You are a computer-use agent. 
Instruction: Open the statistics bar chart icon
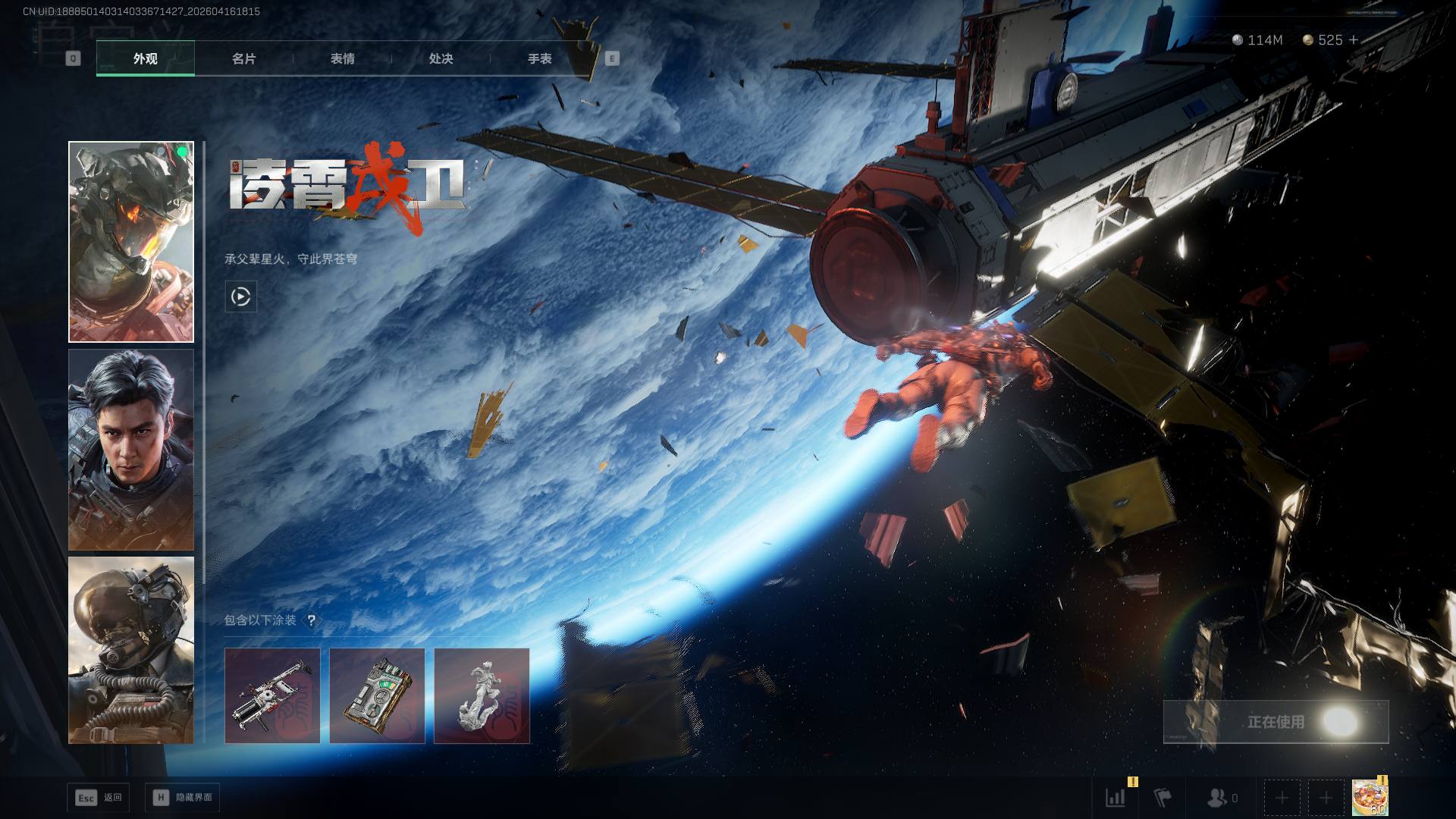pyautogui.click(x=1116, y=798)
